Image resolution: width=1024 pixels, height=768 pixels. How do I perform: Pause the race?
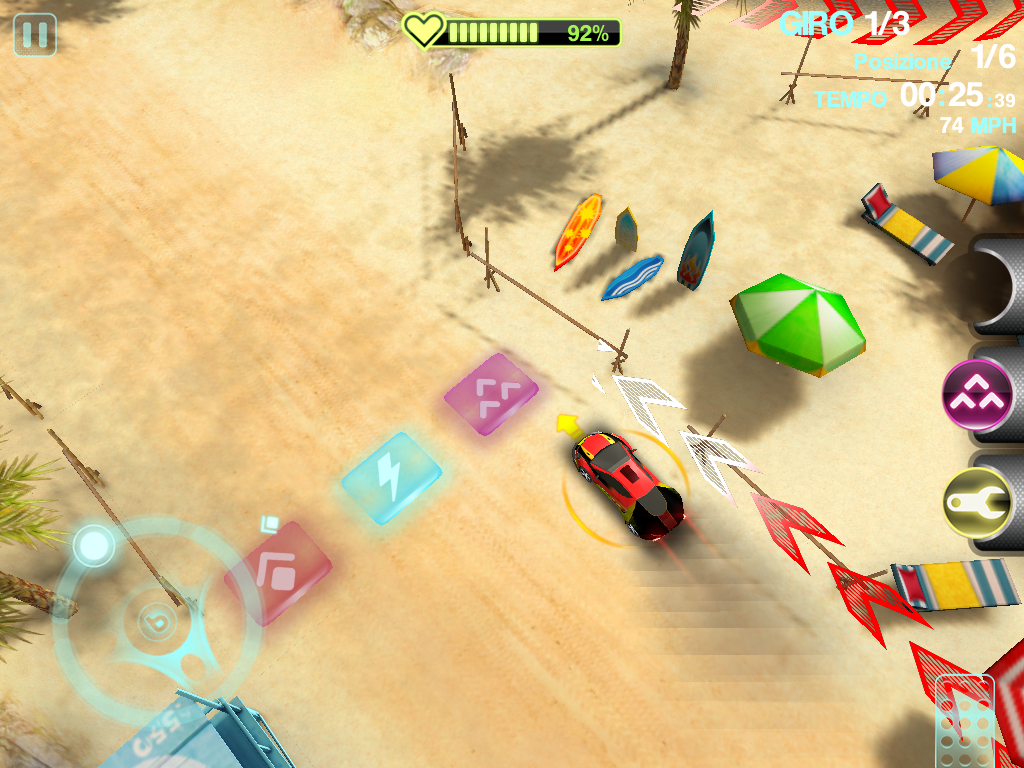coord(35,35)
